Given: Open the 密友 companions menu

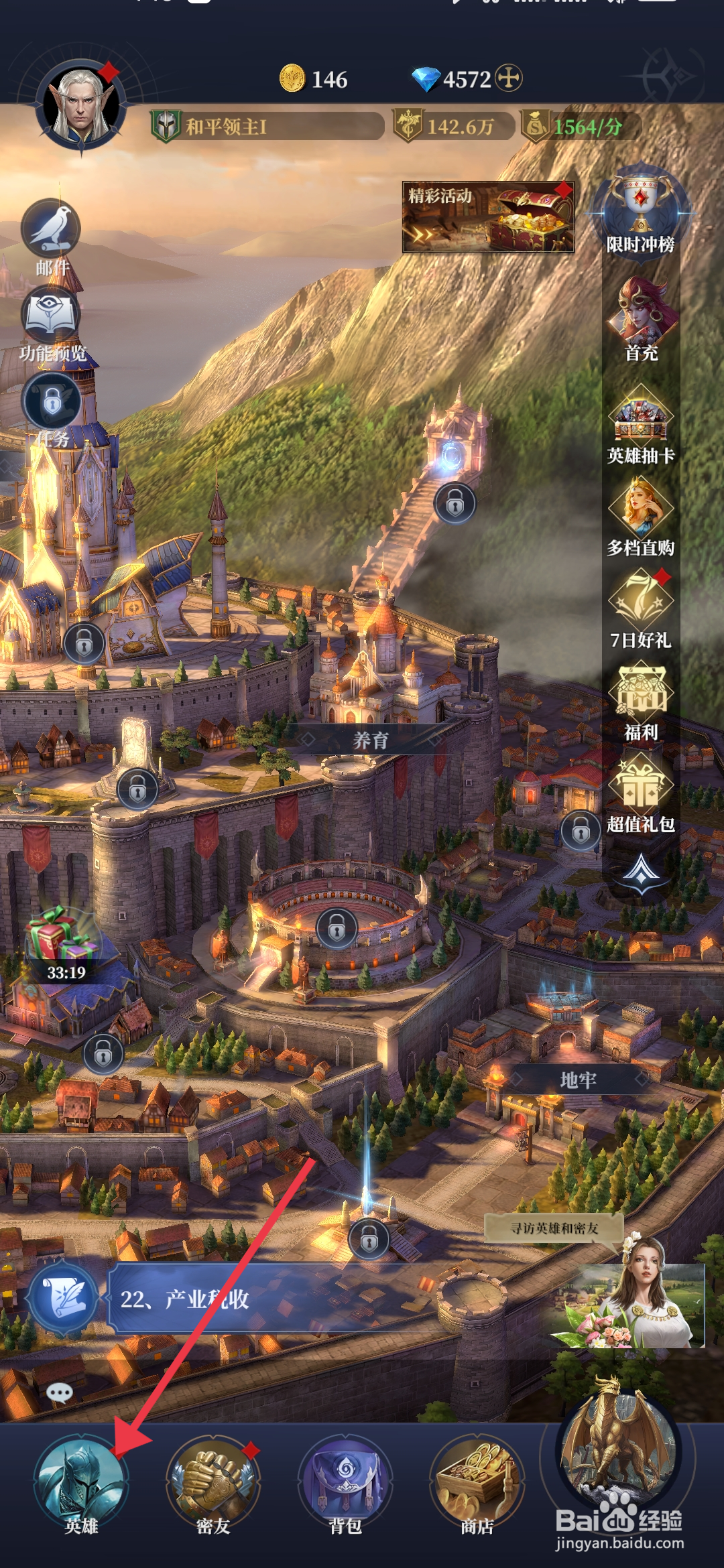Looking at the screenshot, I should (213, 1482).
